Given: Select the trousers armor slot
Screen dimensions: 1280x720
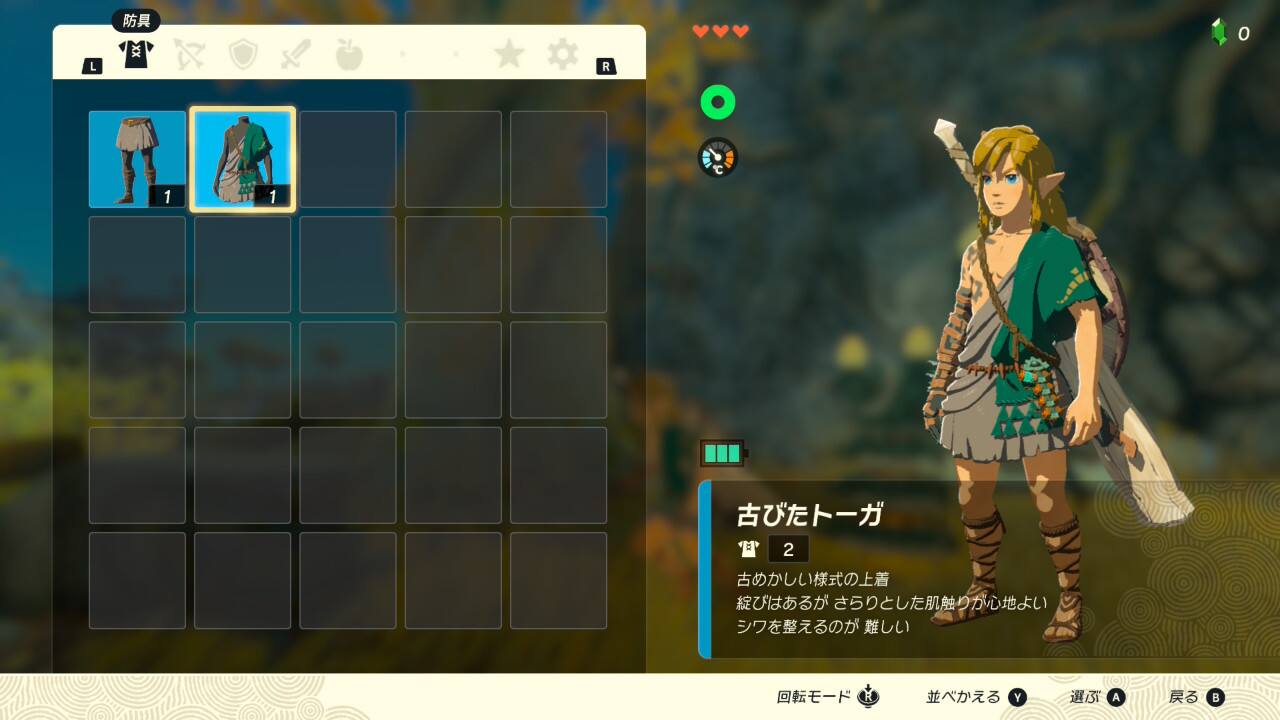Looking at the screenshot, I should [x=137, y=159].
